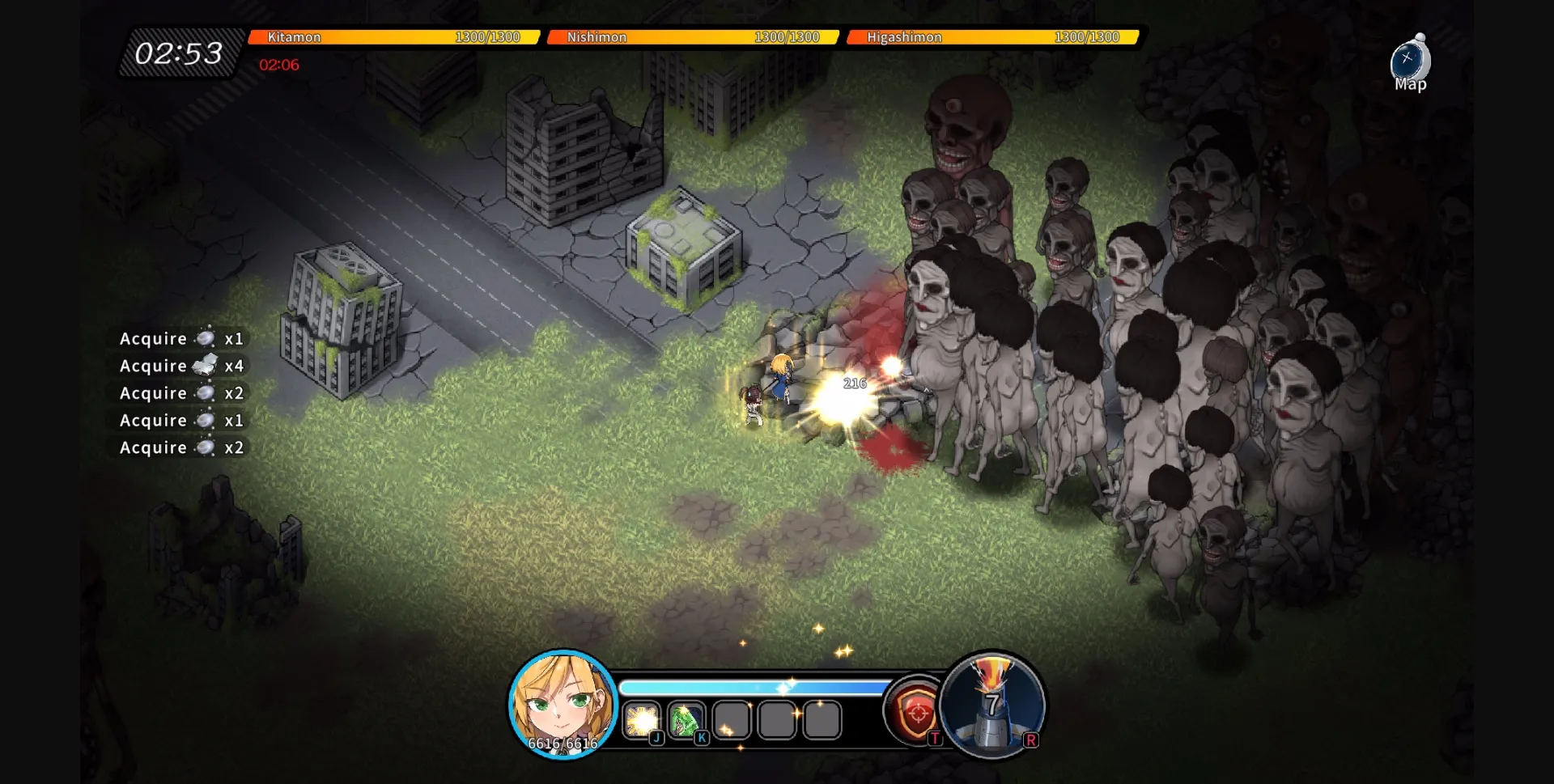Trigger the red shield crosshair ability

point(917,712)
